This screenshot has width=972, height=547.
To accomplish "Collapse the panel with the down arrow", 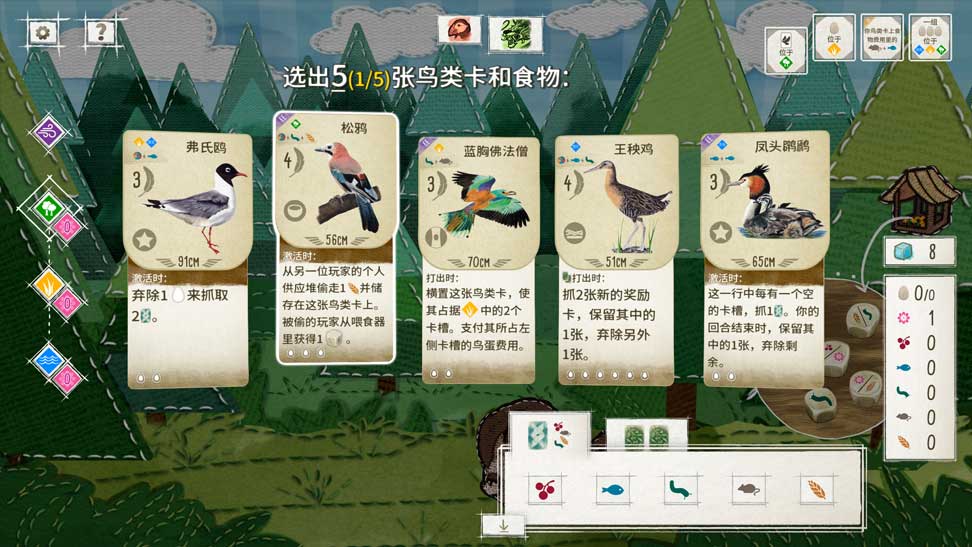I will [x=503, y=523].
